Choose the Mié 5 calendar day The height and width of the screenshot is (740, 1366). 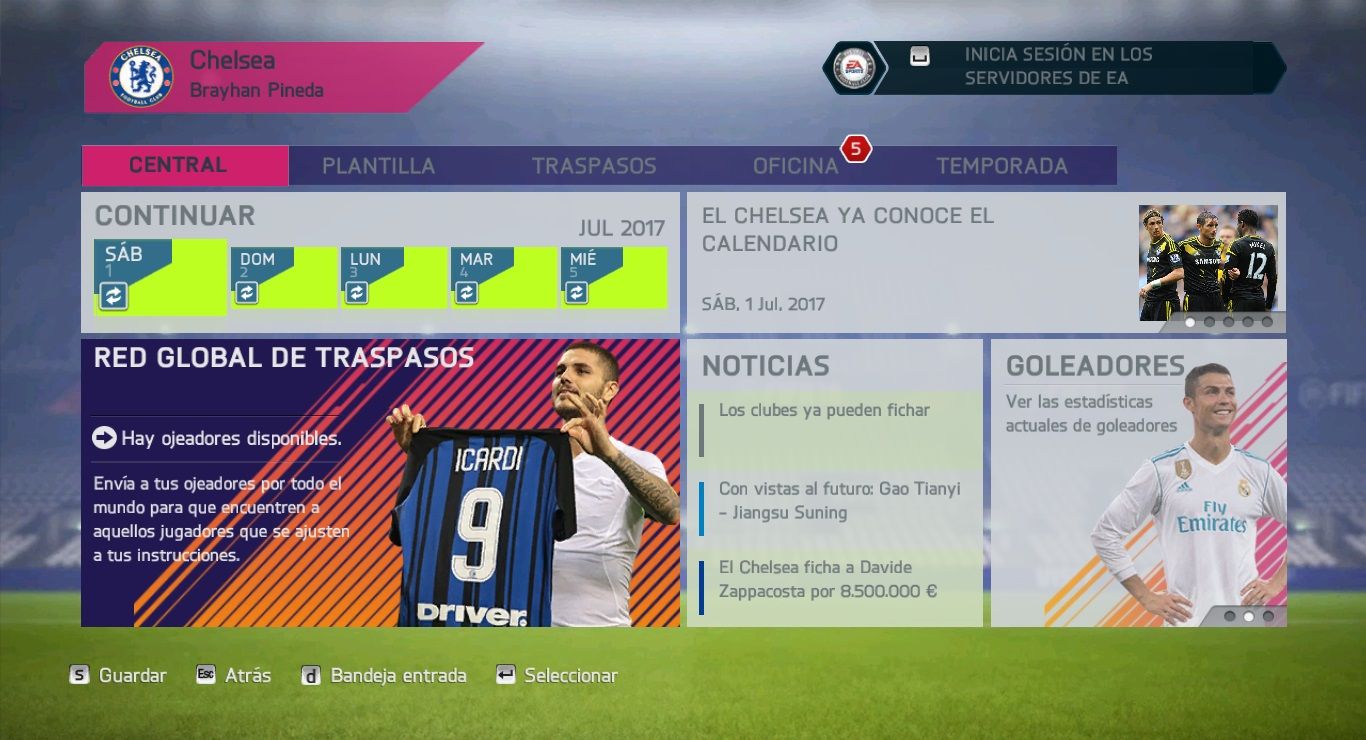(613, 277)
